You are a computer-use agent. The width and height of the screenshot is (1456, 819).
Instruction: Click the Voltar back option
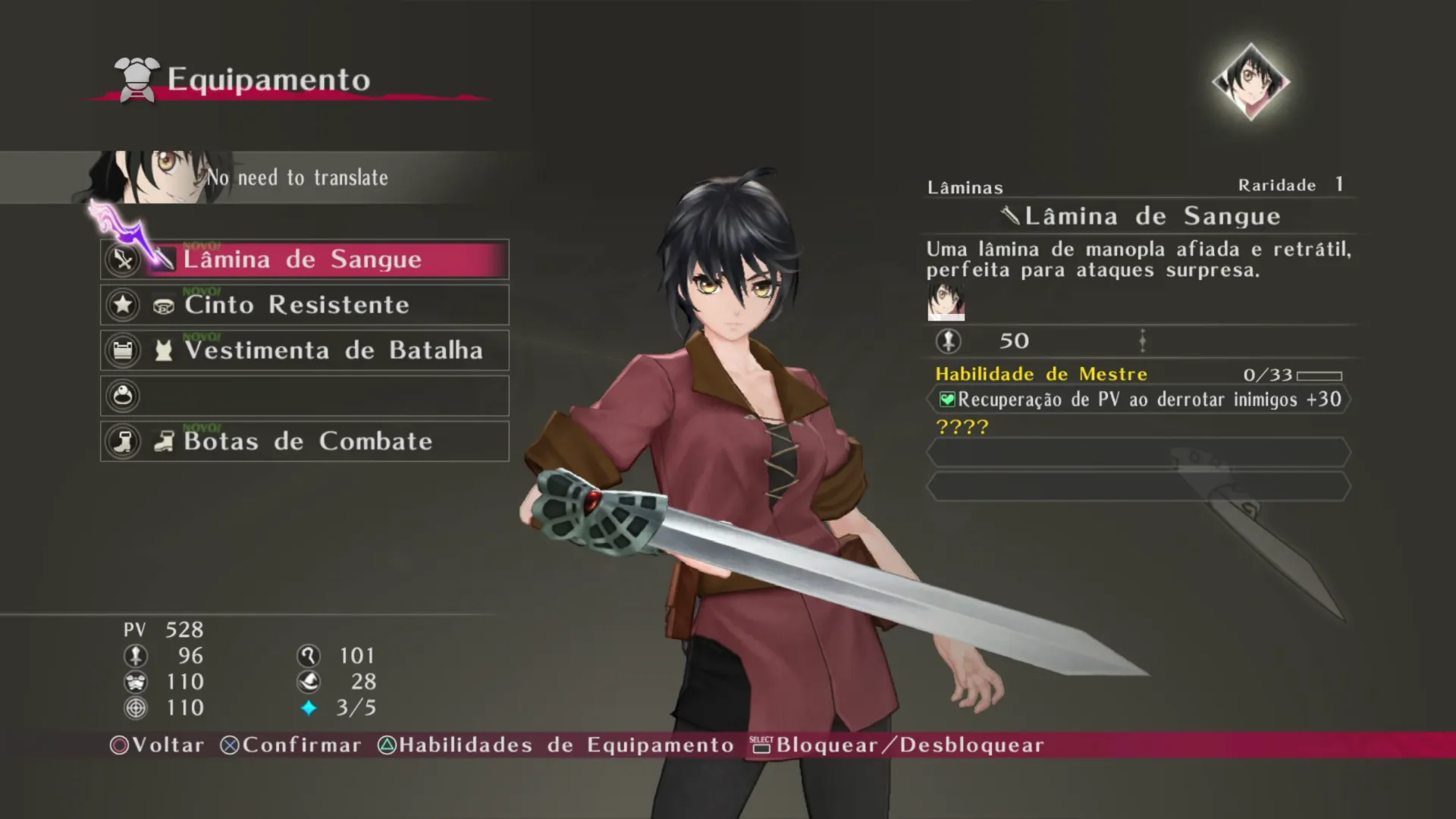coord(158,745)
